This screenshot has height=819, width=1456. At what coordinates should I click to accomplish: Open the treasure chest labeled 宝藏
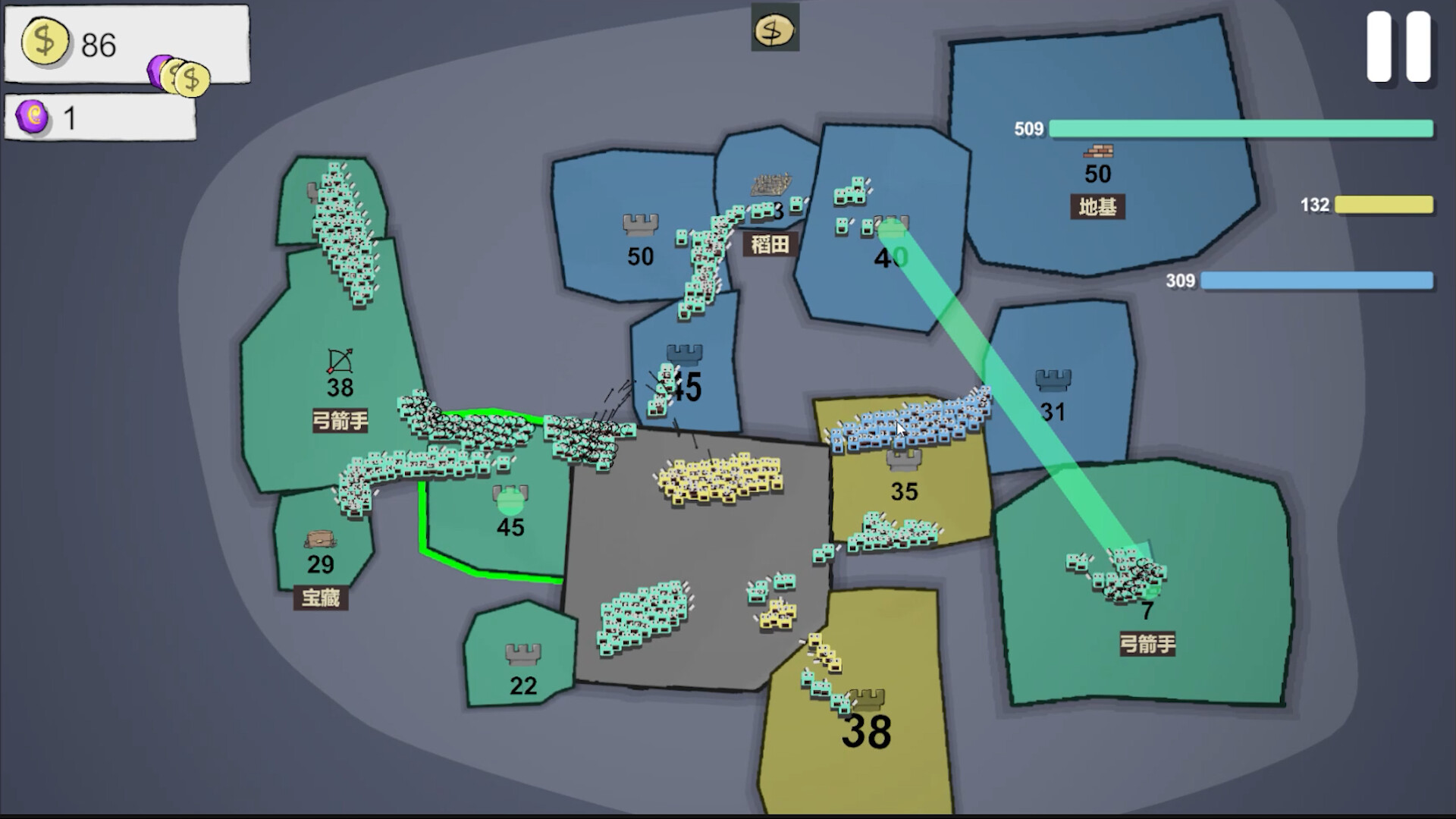pyautogui.click(x=320, y=540)
